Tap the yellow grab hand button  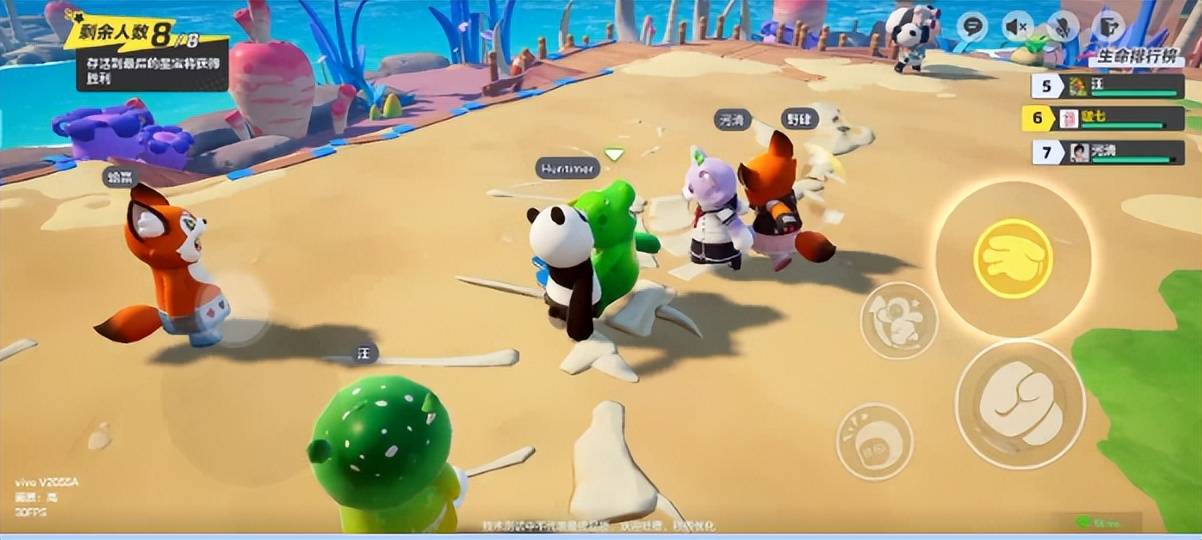[x=1012, y=259]
